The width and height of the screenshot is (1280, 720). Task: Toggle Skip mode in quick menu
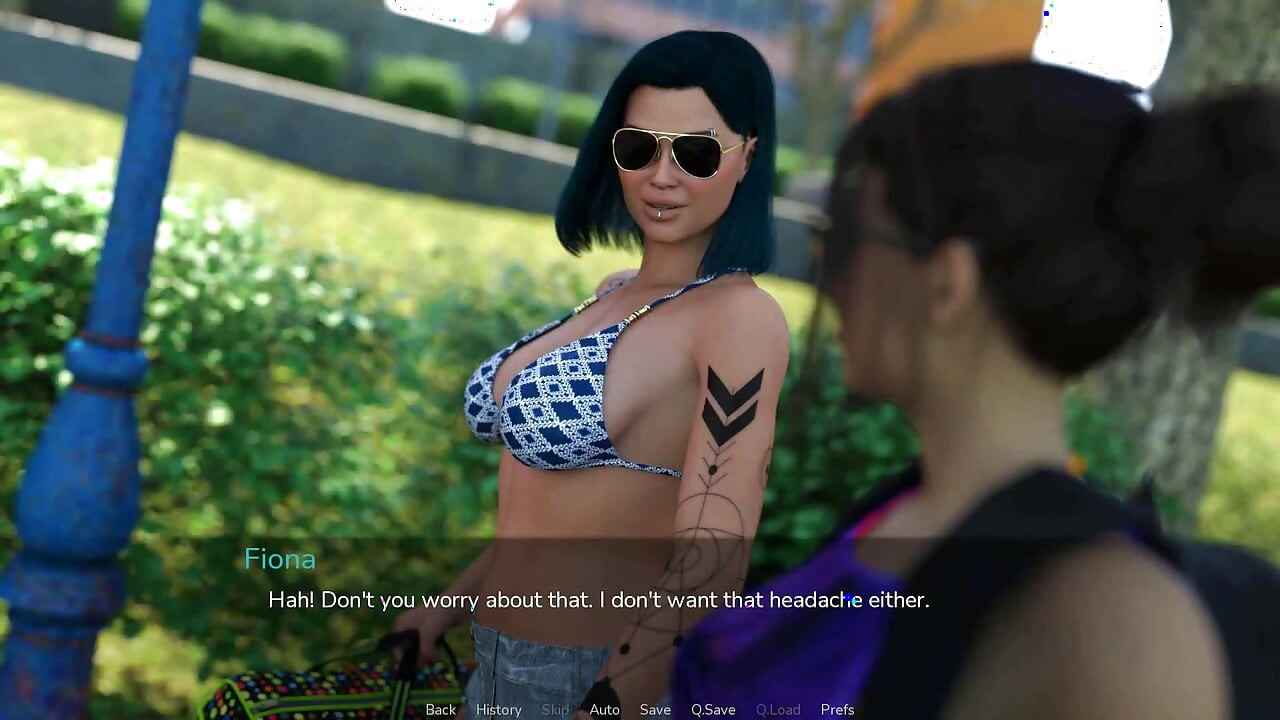pos(555,709)
